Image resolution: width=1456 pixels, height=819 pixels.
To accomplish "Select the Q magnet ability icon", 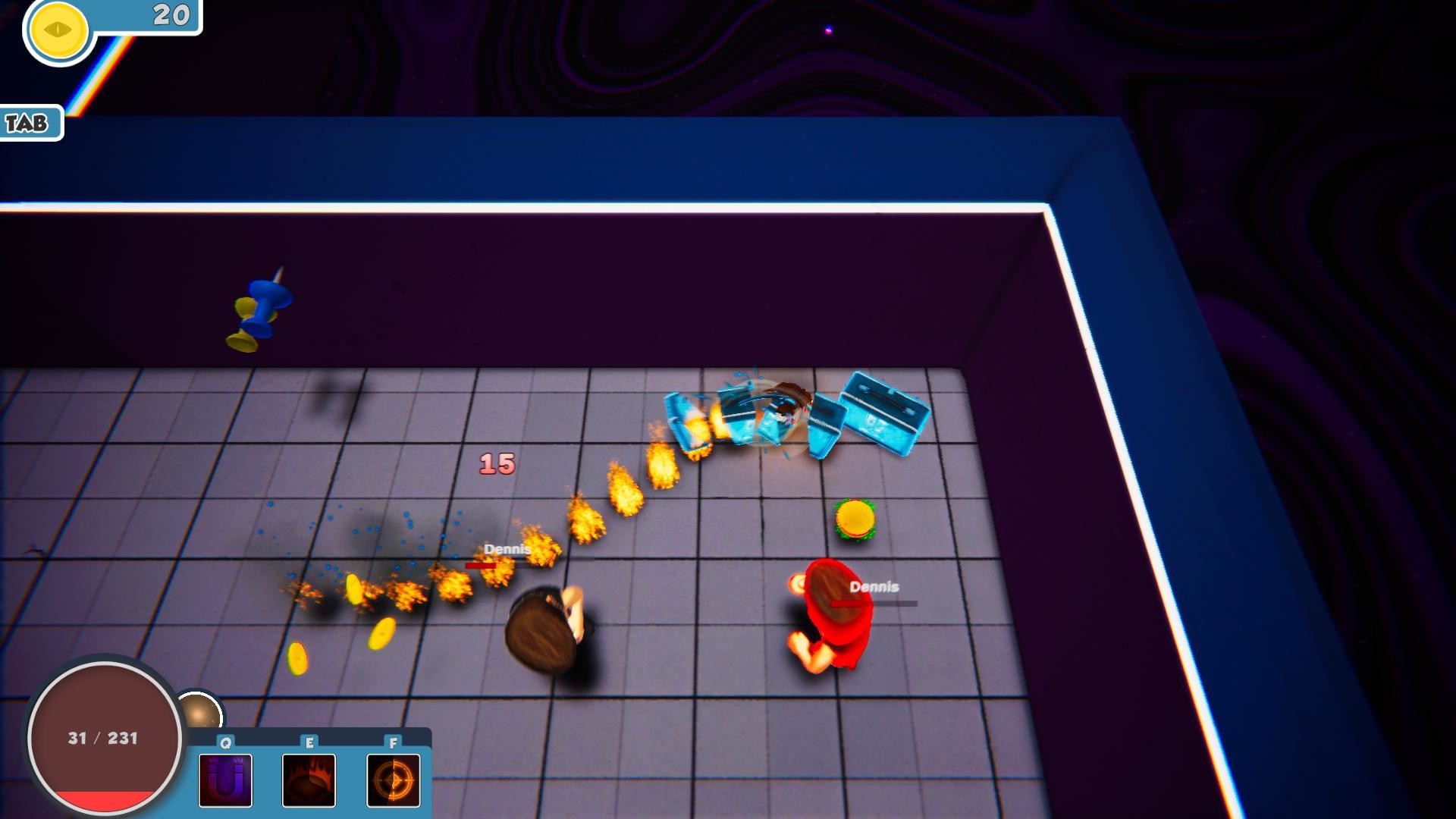I will (x=224, y=781).
